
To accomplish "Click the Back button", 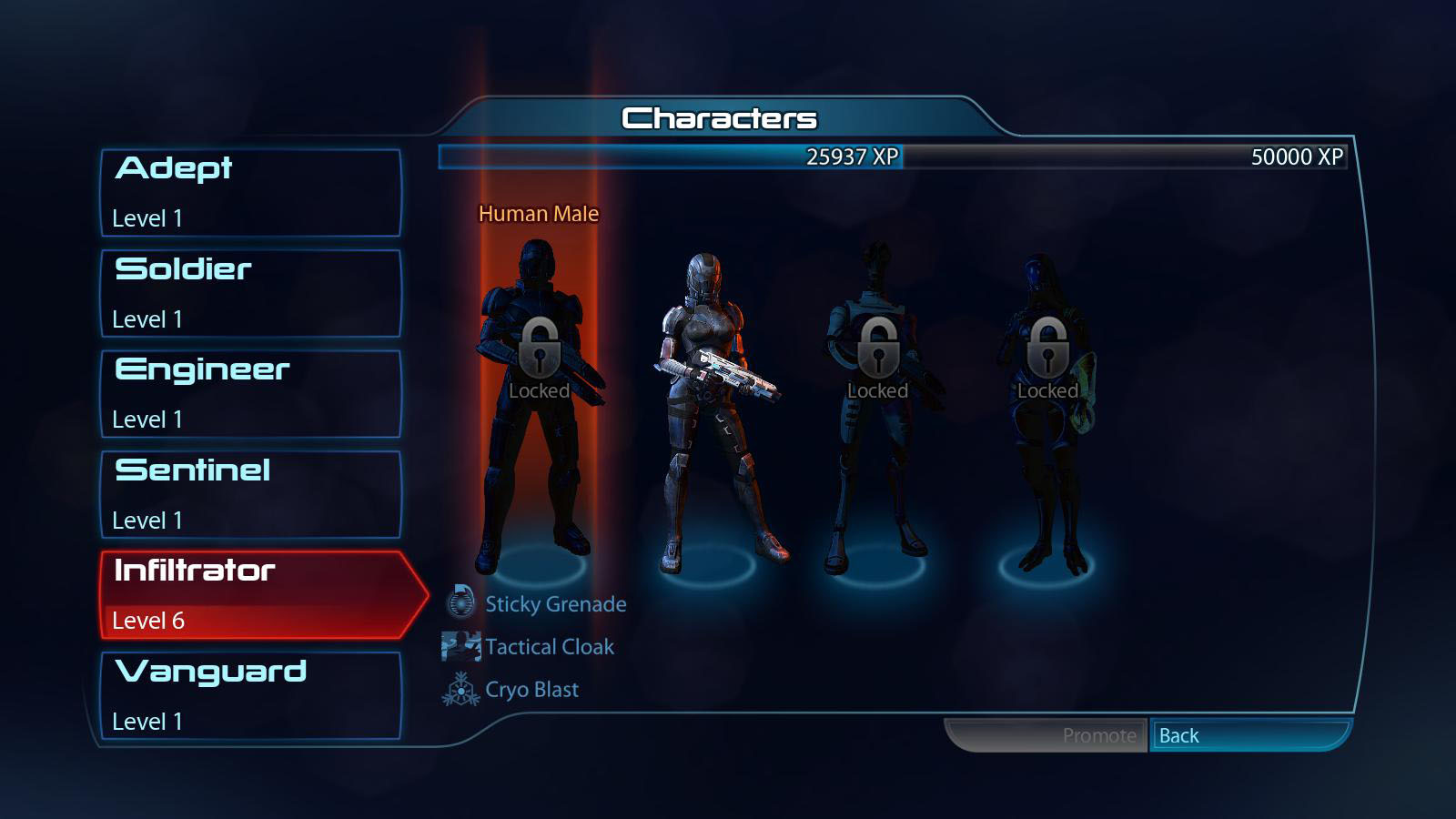I will (1249, 735).
